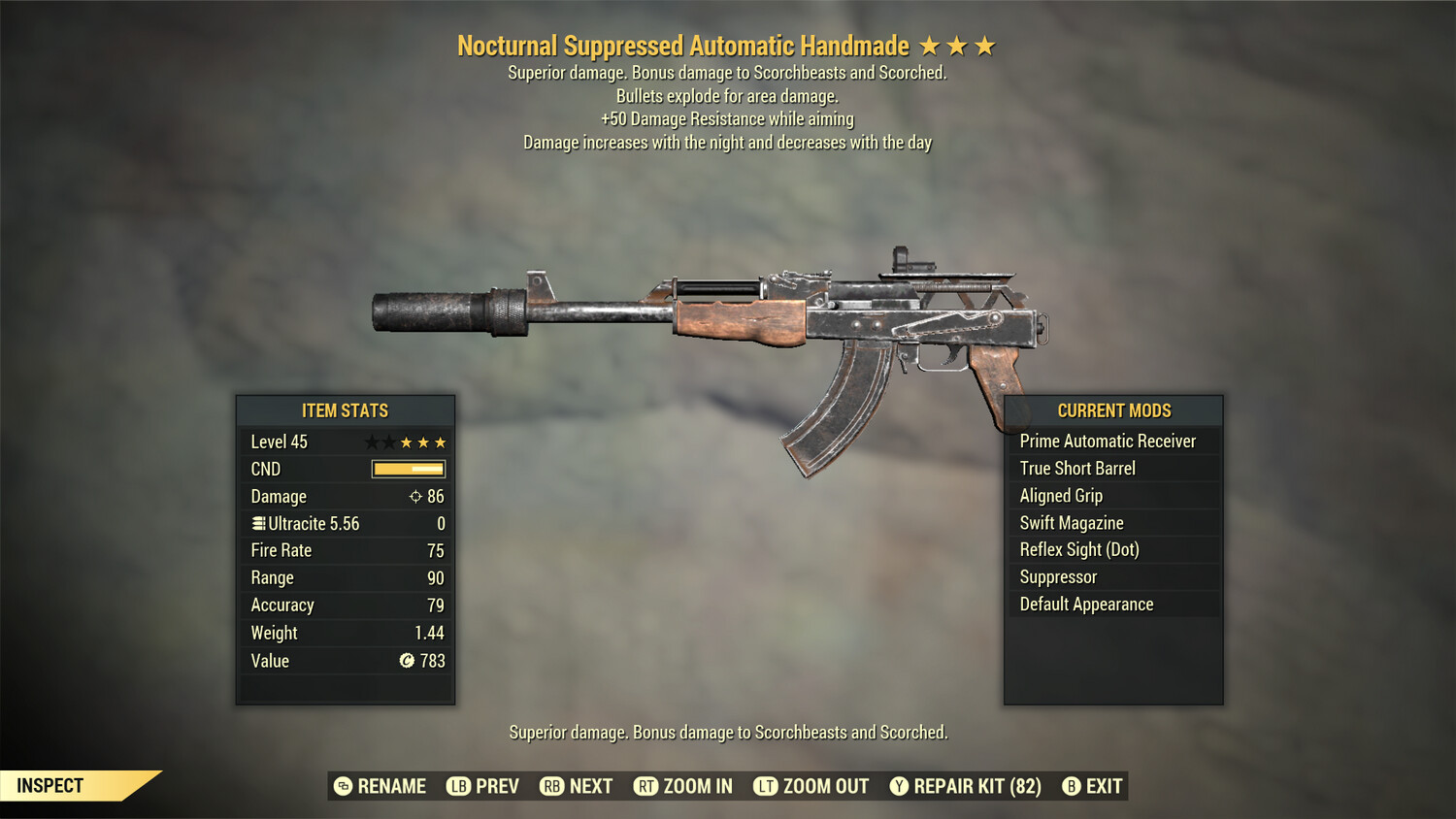Select the CURRENT MODS panel header
This screenshot has width=1456, height=819.
point(1113,410)
